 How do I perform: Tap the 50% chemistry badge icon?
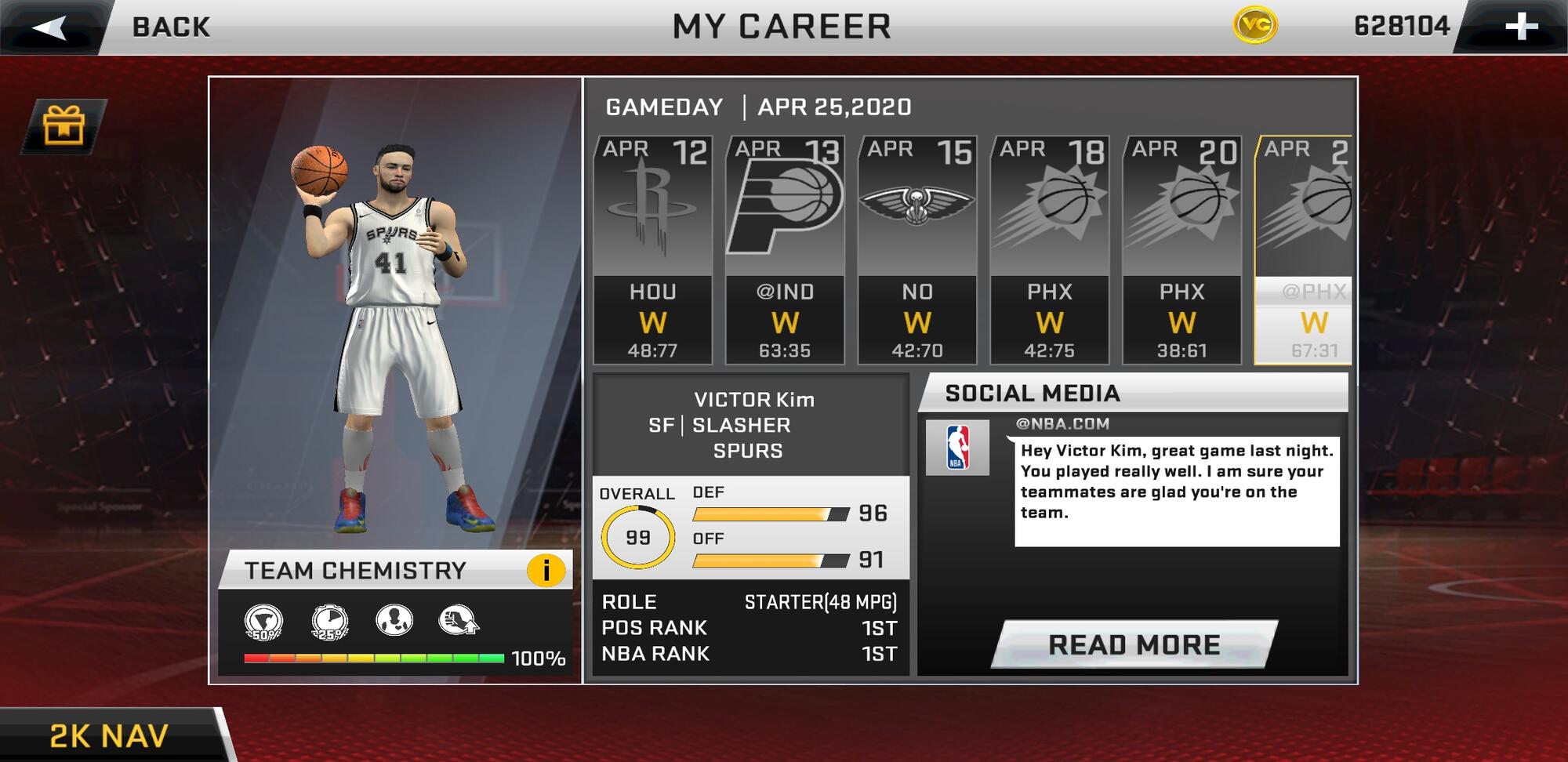[263, 622]
